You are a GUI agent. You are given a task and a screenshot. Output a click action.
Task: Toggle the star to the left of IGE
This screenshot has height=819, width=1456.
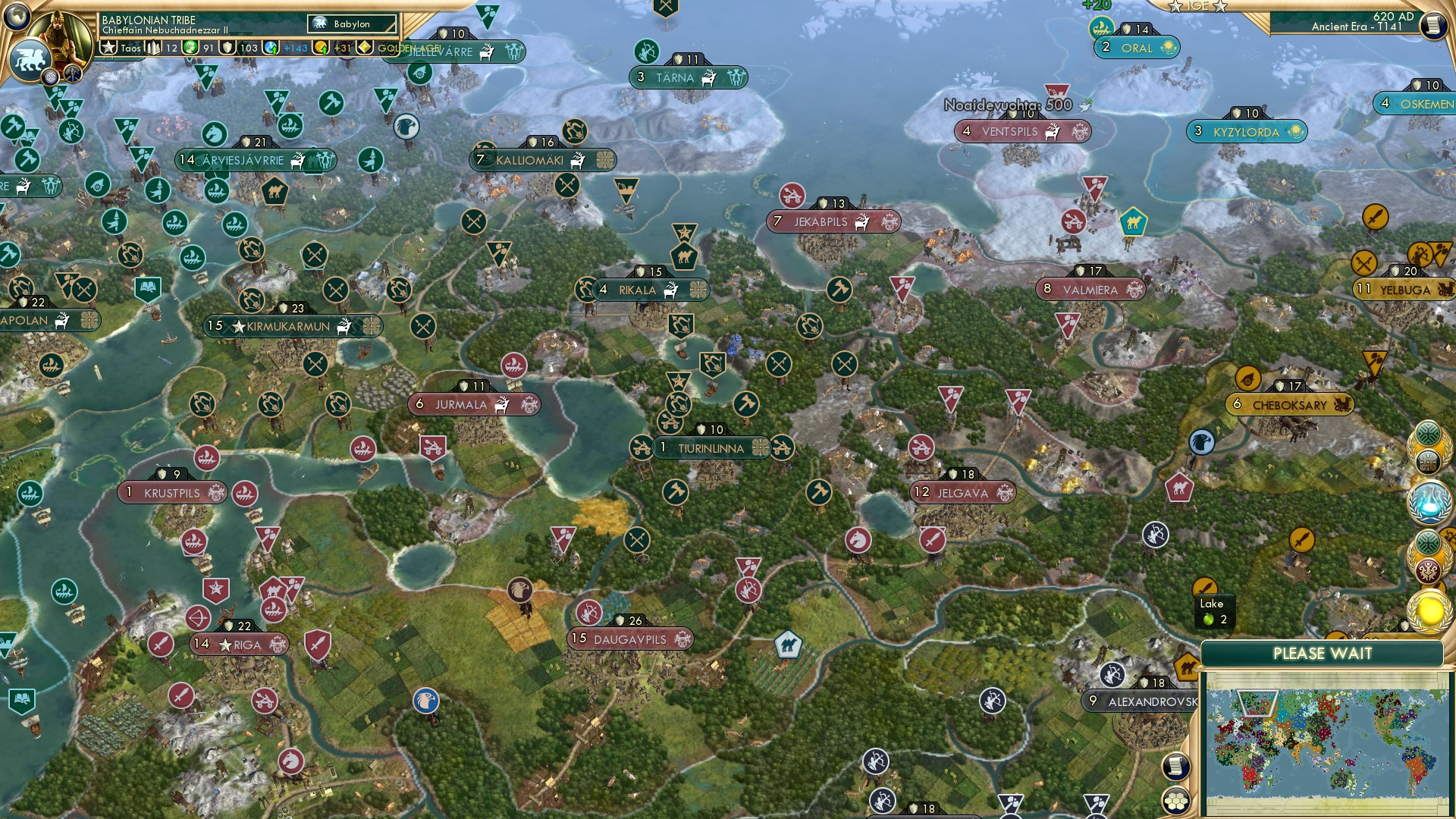1175,7
